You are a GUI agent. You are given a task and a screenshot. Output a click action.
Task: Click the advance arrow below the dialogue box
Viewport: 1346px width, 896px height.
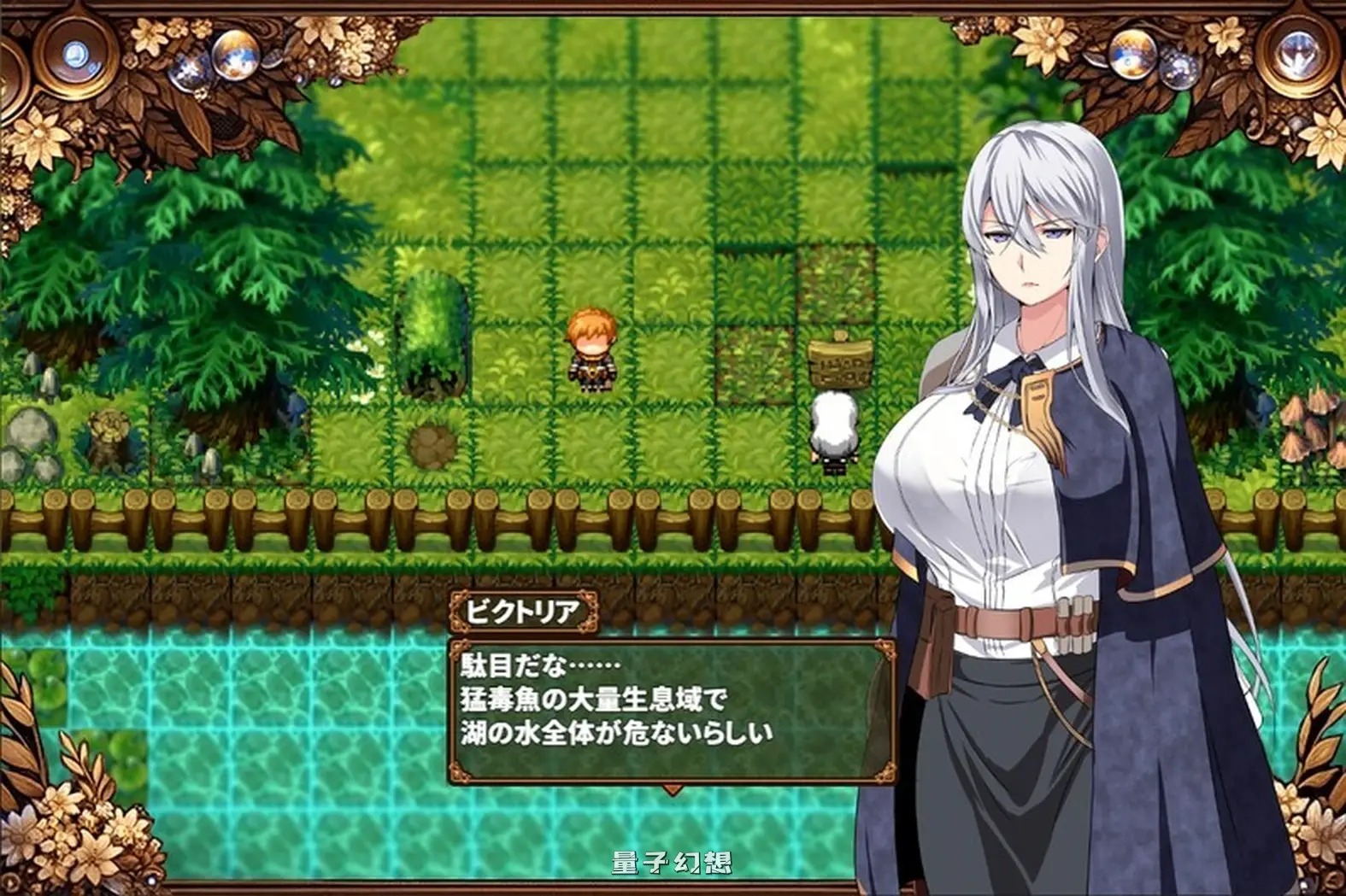(671, 790)
